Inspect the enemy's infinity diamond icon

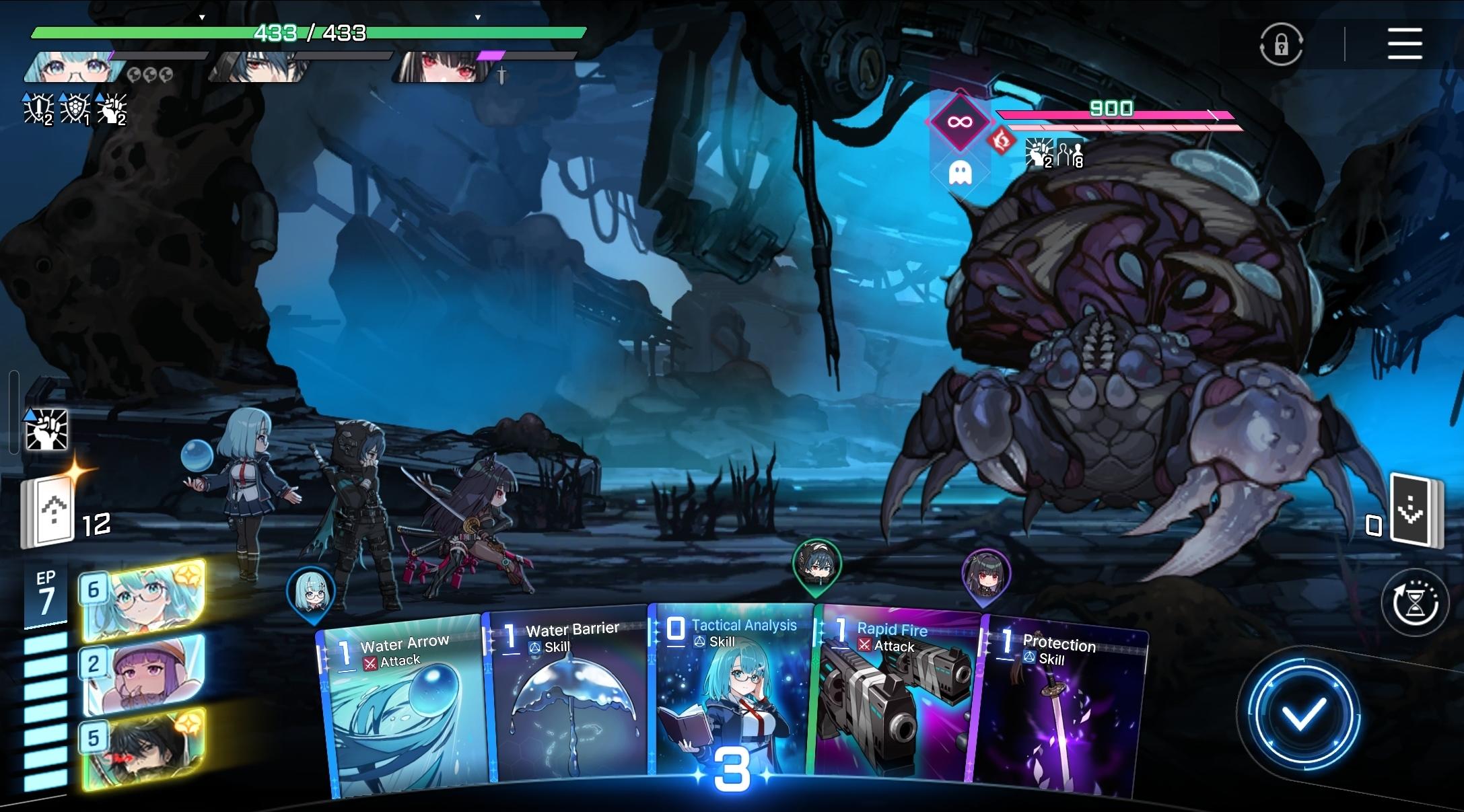pyautogui.click(x=959, y=122)
